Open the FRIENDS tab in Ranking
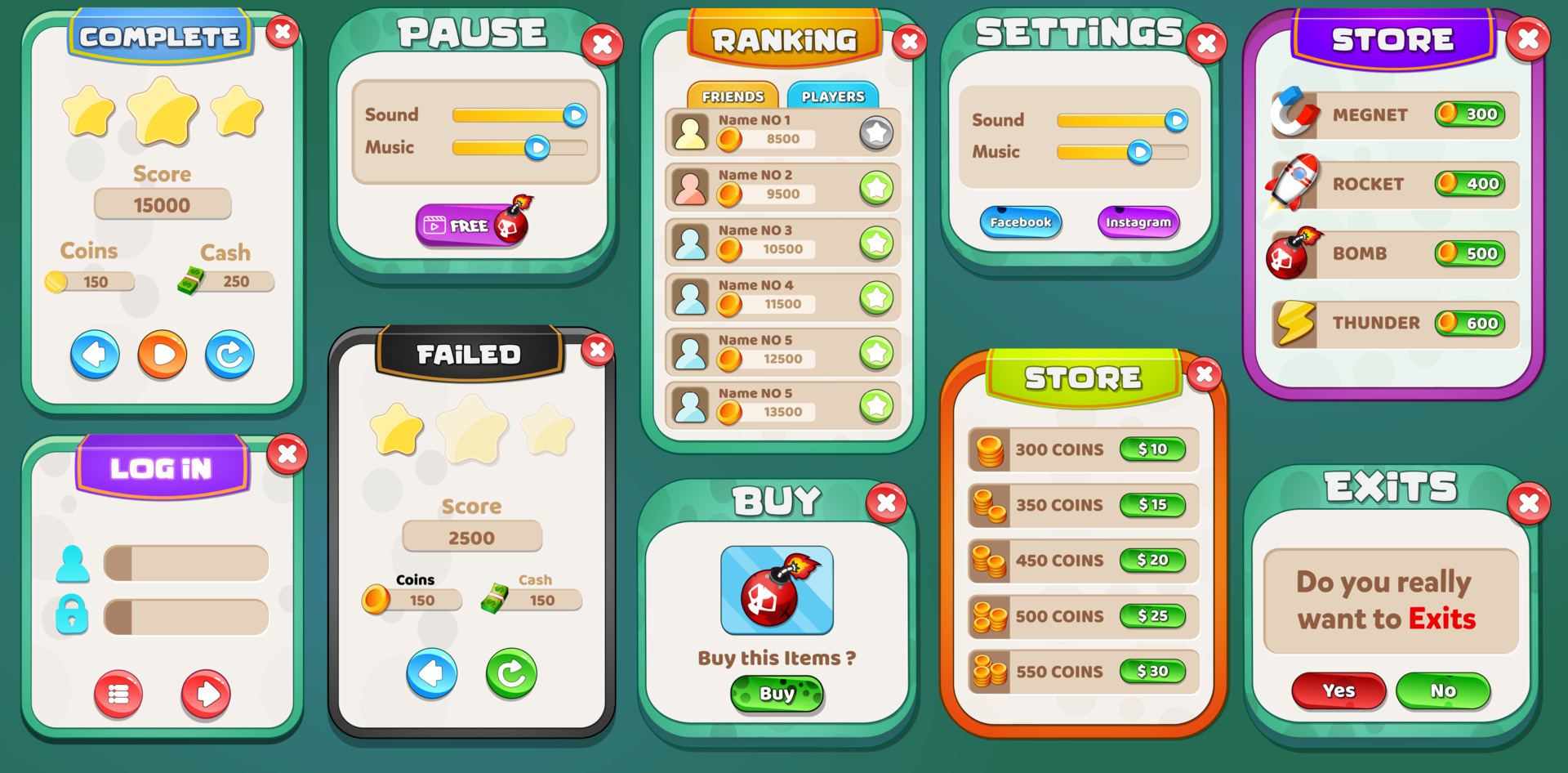 point(732,96)
